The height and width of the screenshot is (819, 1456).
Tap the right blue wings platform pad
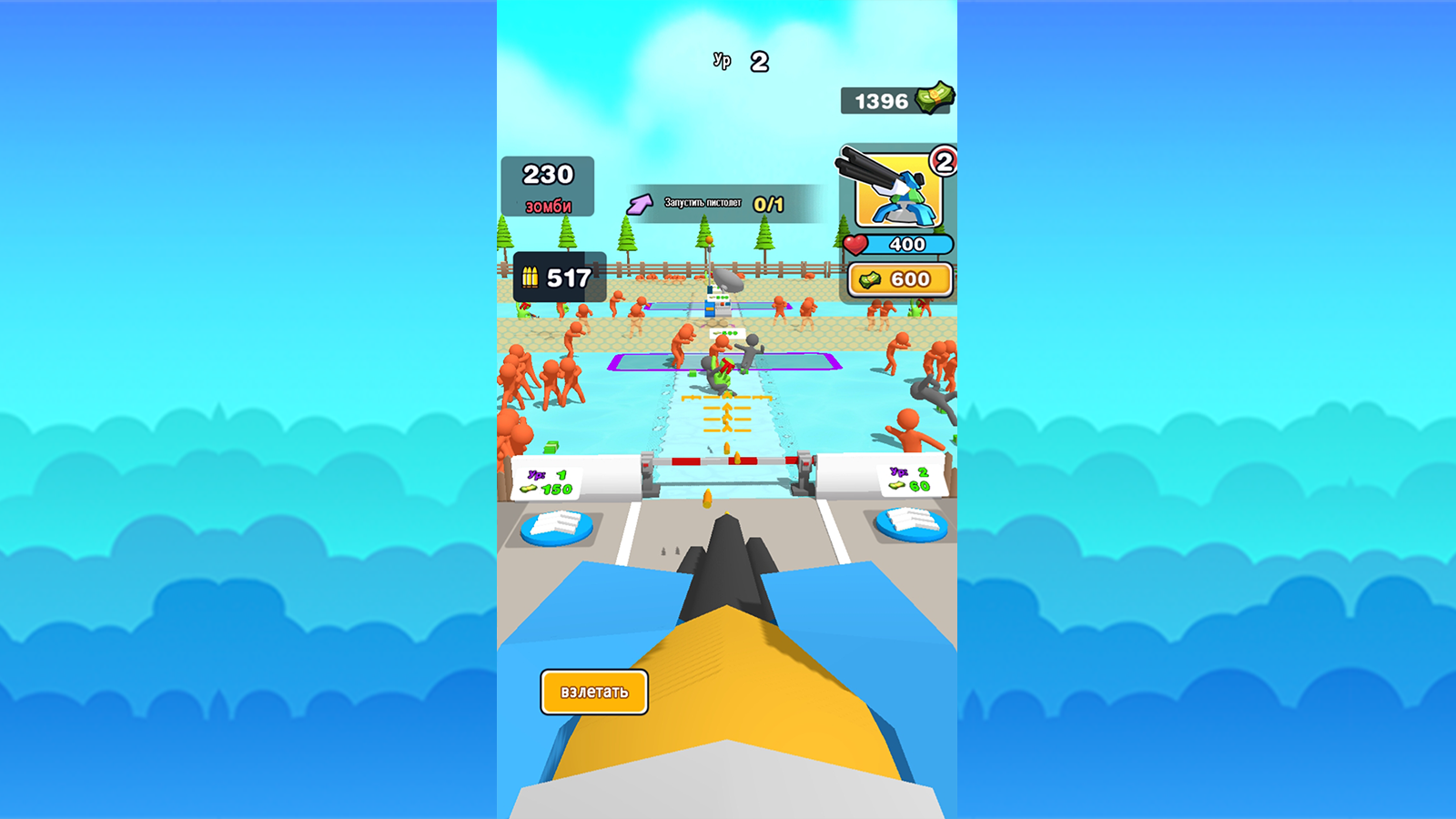[913, 526]
